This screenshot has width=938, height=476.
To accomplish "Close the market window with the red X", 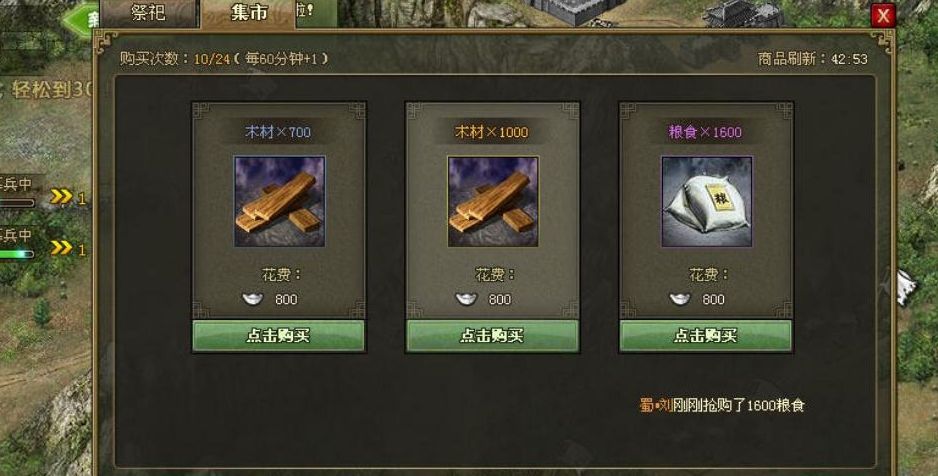I will pyautogui.click(x=882, y=15).
